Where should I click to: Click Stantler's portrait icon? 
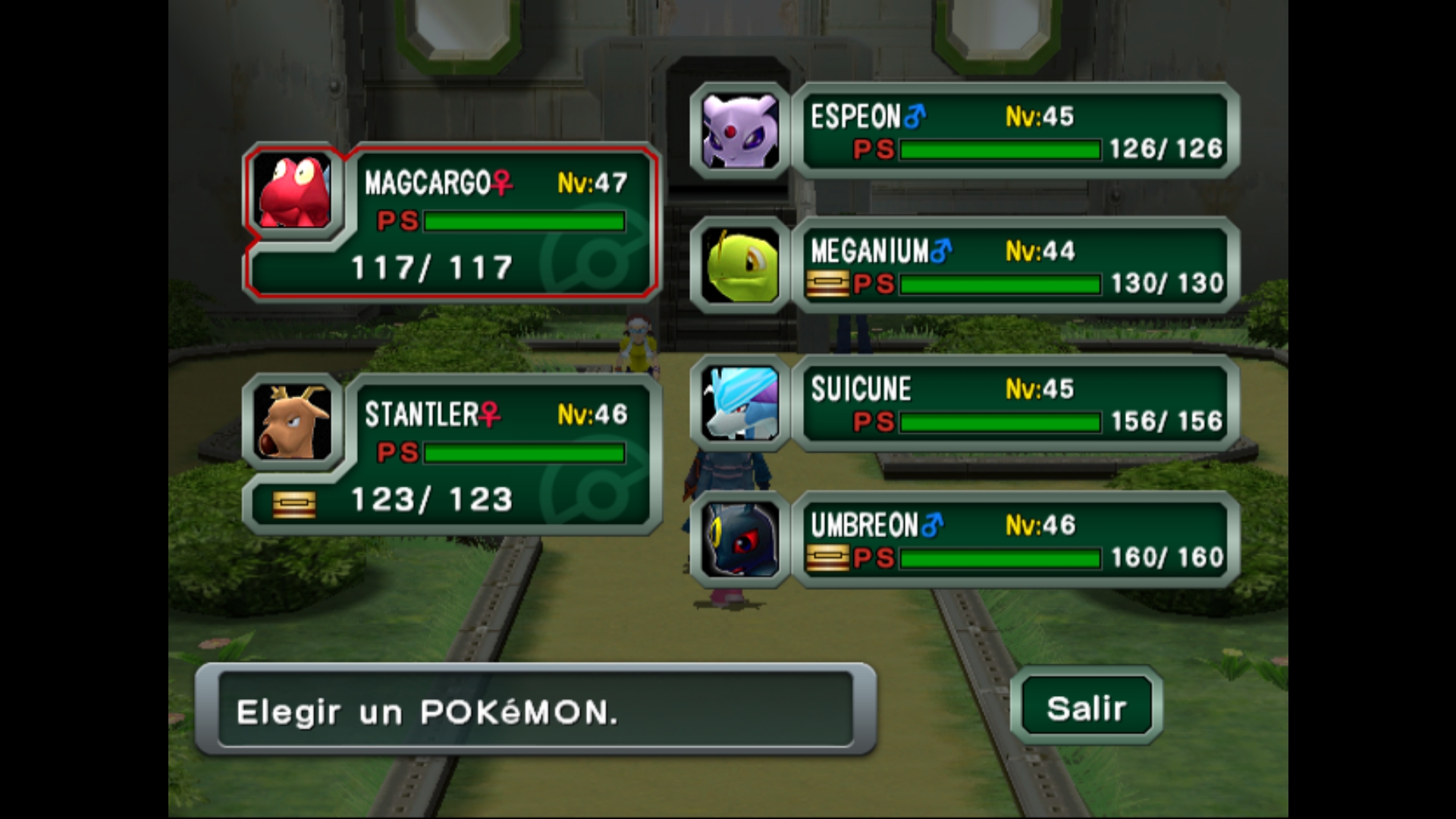[x=294, y=422]
